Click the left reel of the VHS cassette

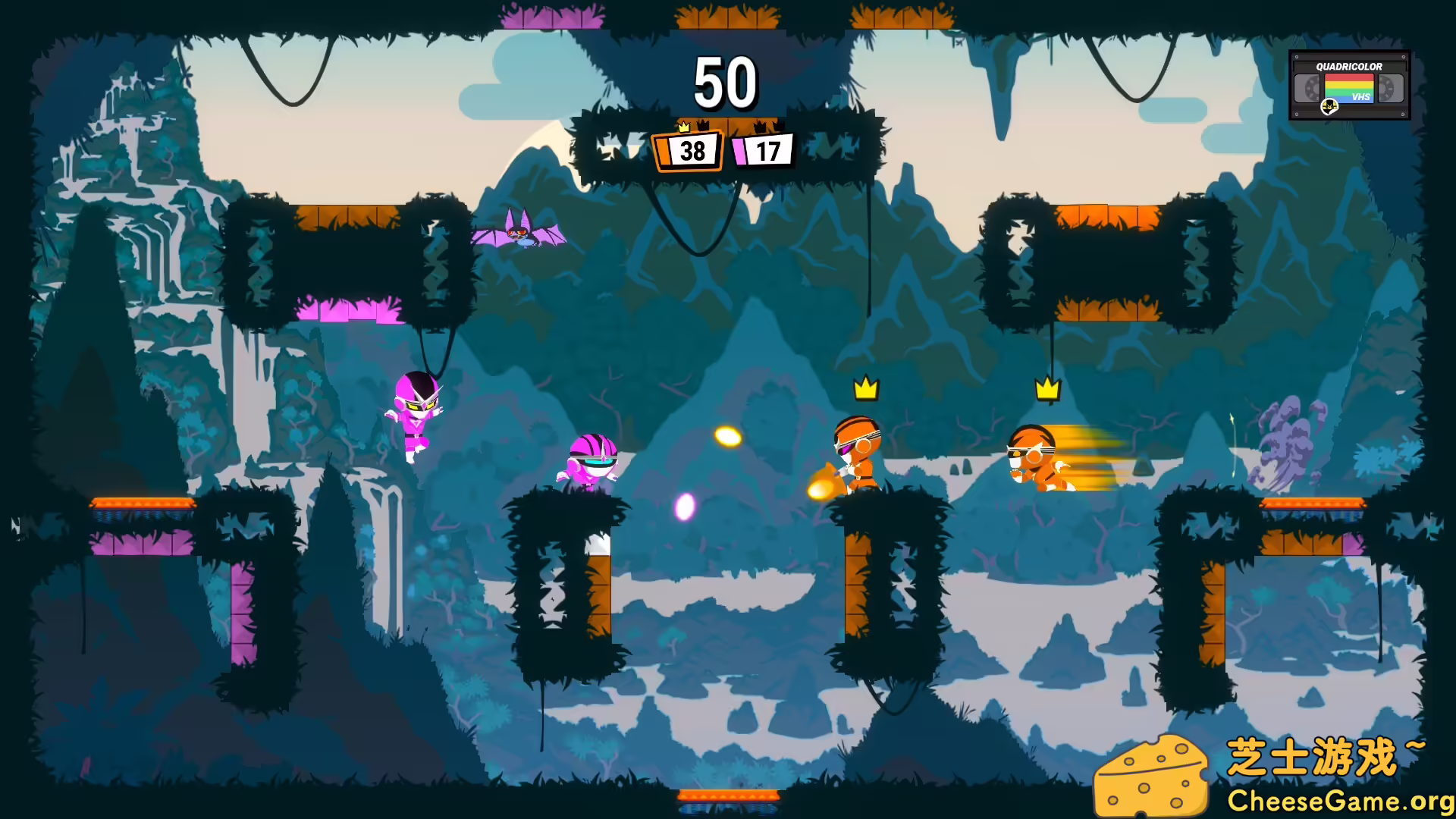point(1307,88)
